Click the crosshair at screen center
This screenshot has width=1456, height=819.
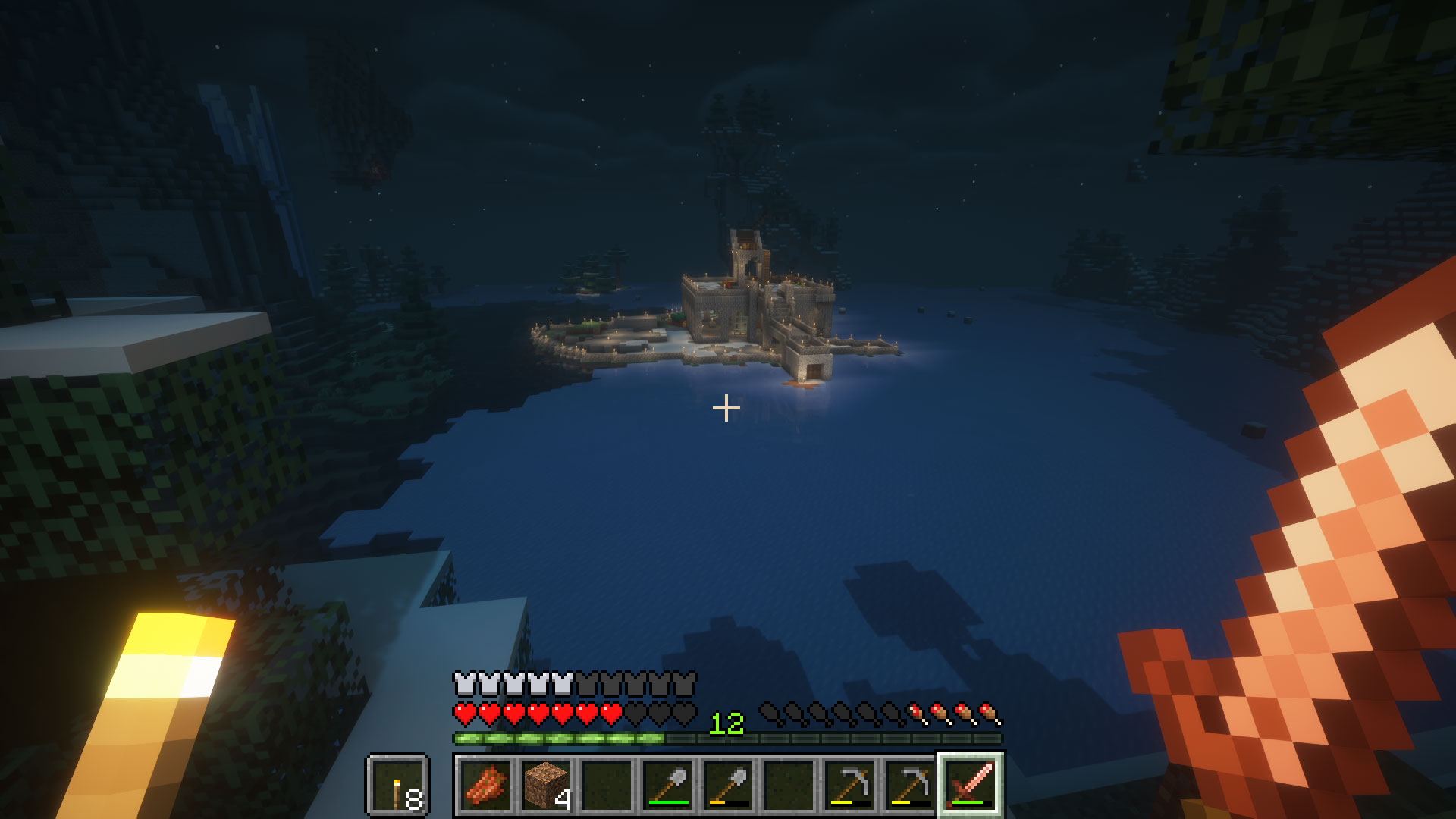[x=726, y=408]
